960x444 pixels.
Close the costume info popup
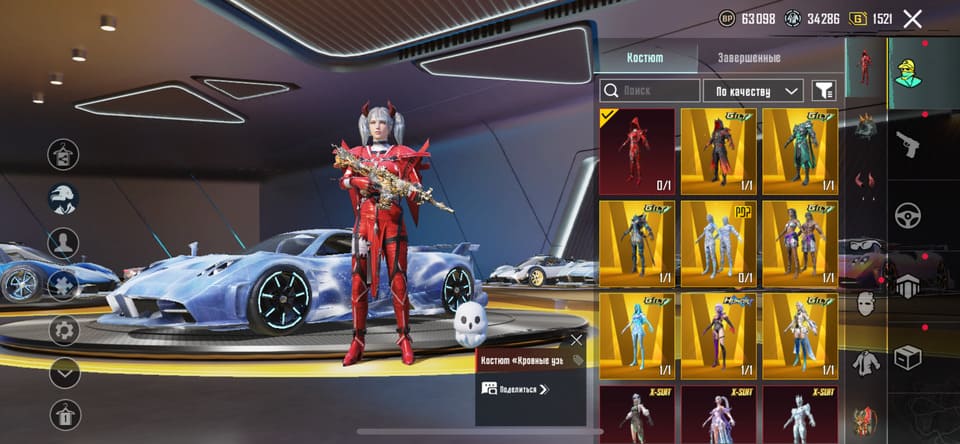click(576, 340)
